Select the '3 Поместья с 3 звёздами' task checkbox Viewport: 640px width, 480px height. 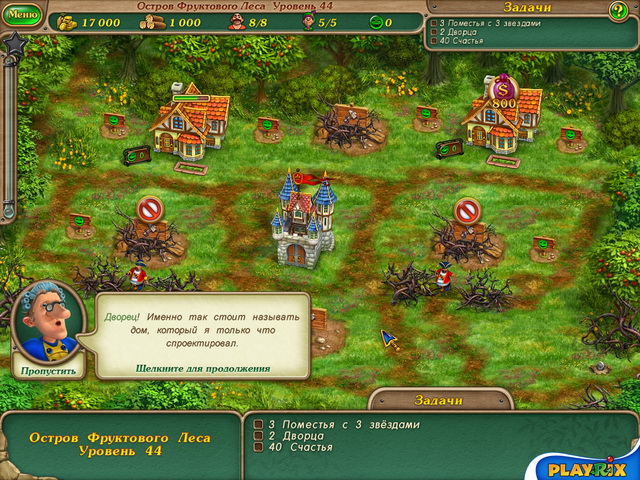click(258, 424)
